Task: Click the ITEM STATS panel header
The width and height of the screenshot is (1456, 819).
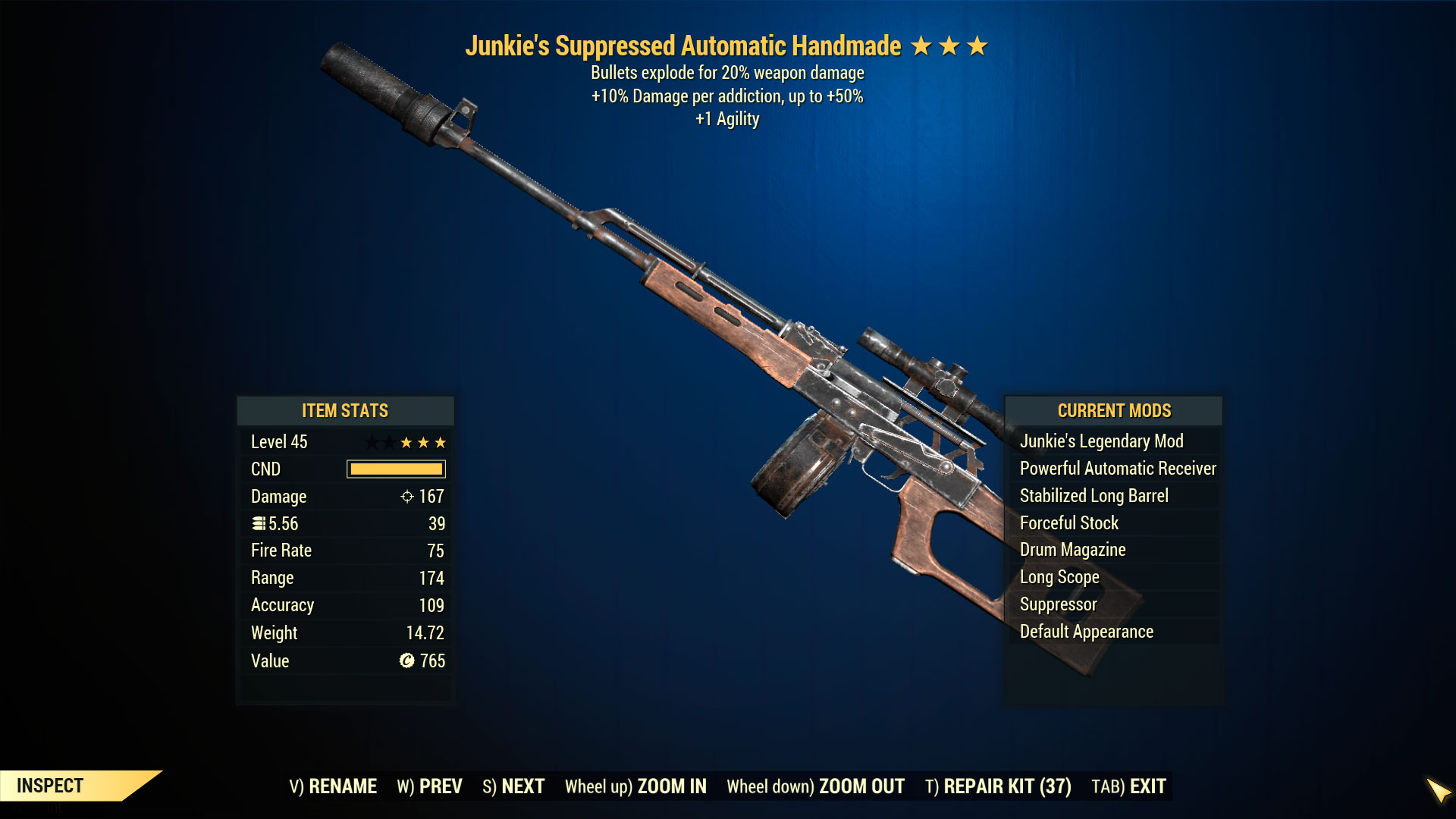Action: (x=345, y=411)
